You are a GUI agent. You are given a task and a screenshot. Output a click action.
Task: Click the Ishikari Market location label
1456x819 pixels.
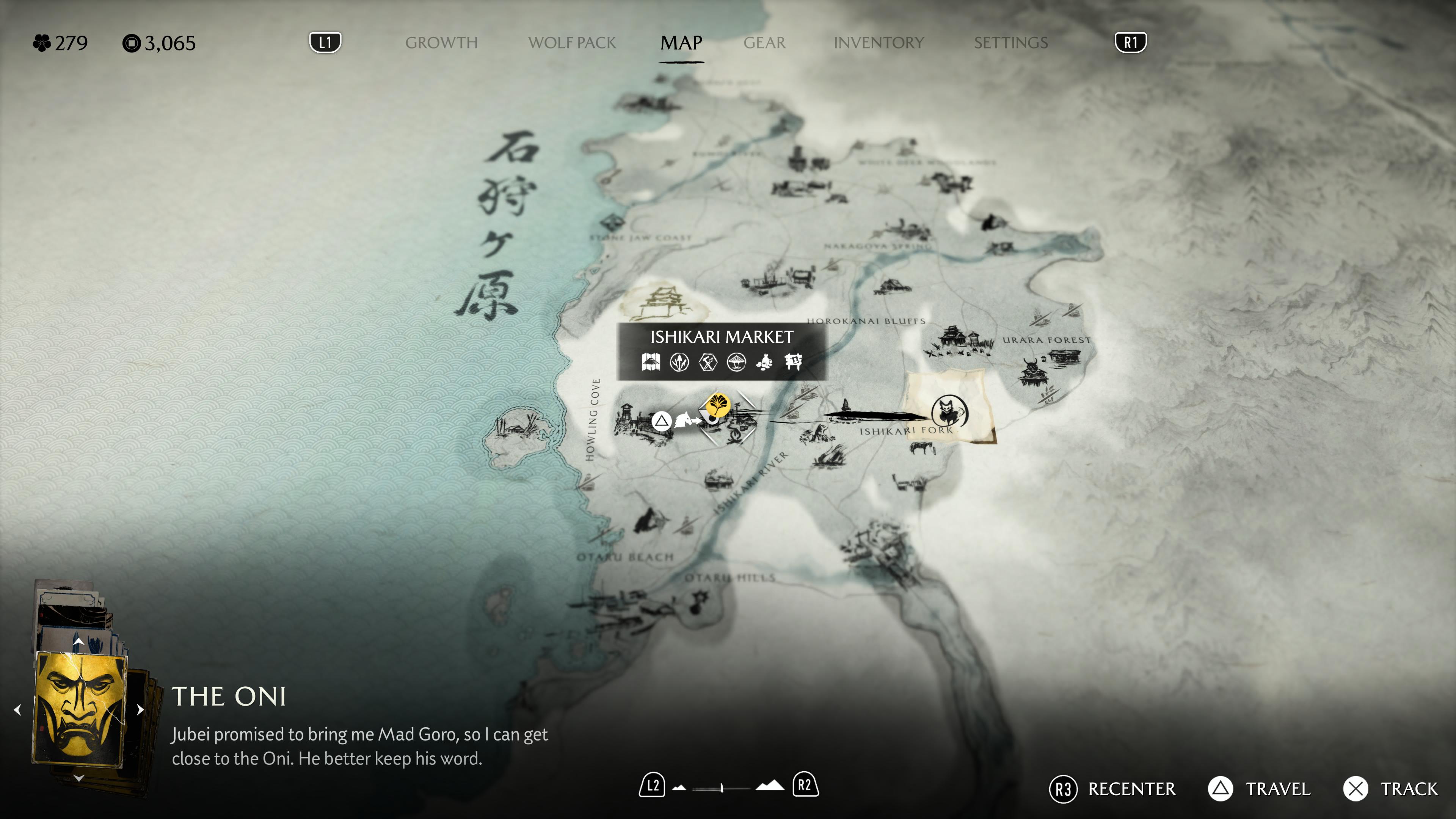point(721,337)
